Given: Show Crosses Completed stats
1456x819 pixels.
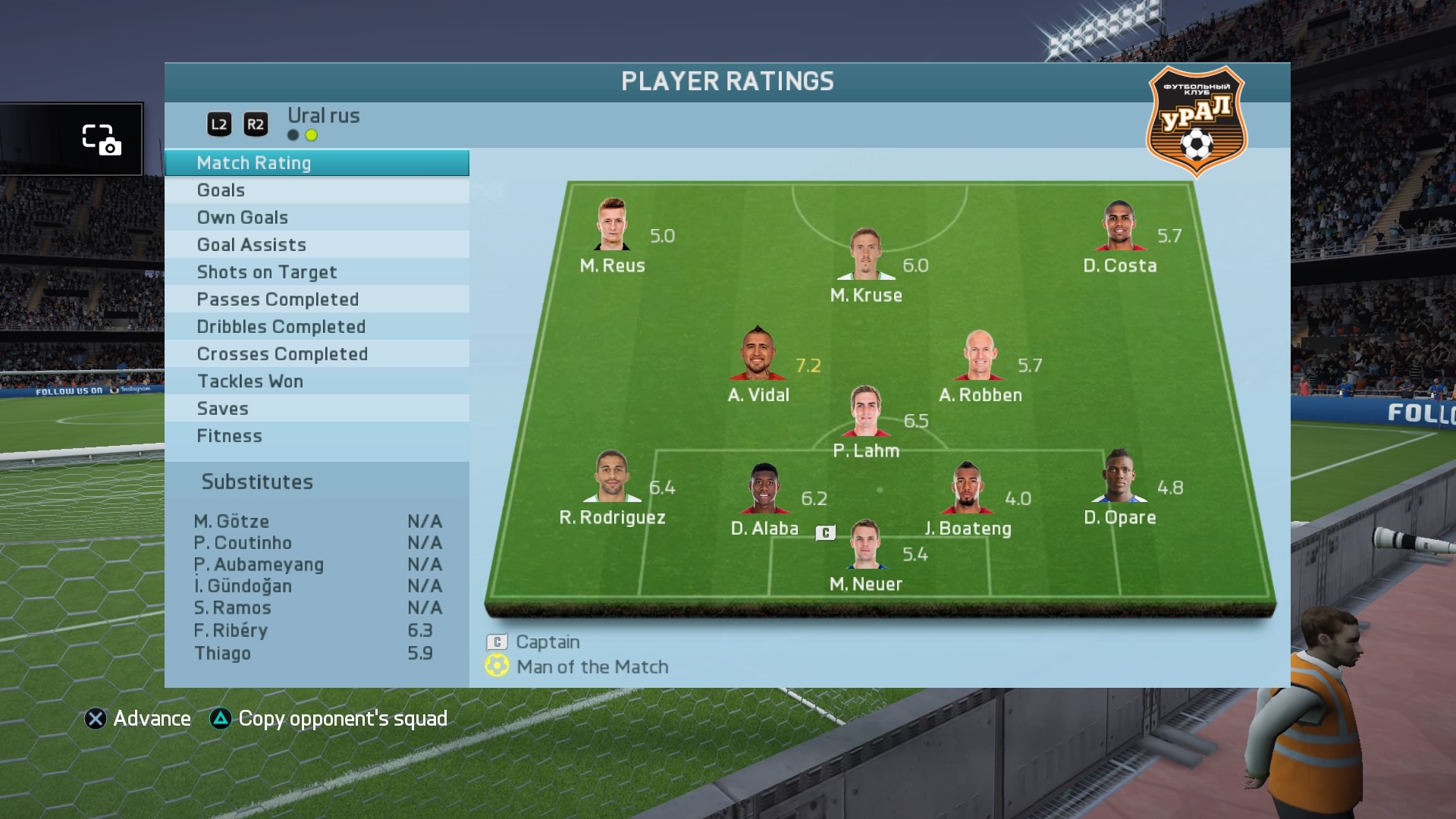Looking at the screenshot, I should tap(316, 354).
